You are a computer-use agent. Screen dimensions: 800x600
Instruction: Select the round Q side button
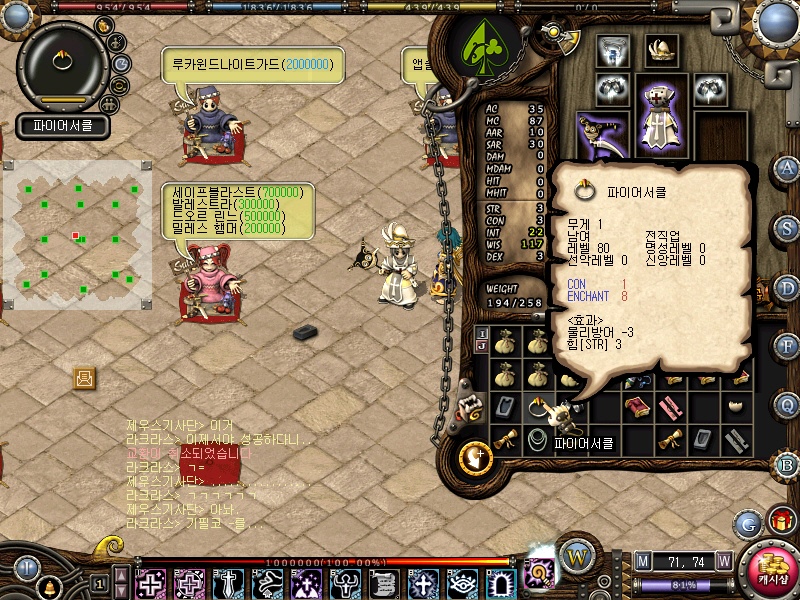[x=788, y=405]
